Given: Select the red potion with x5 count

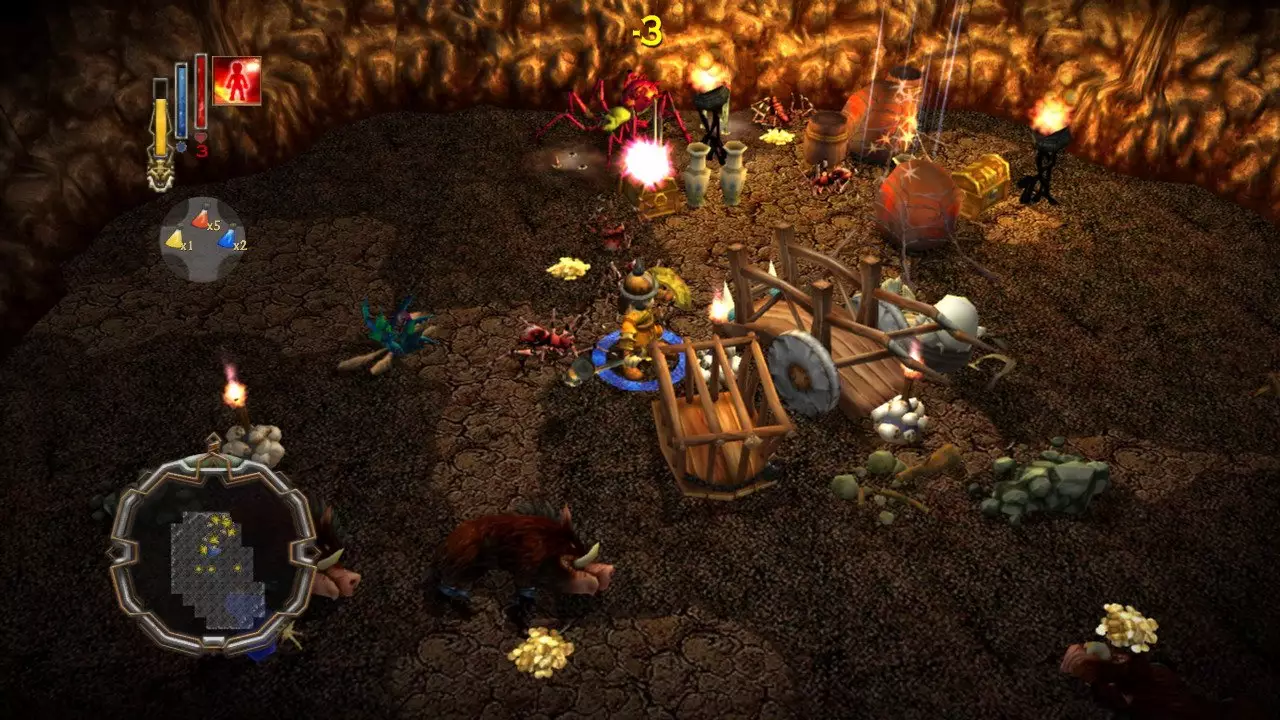Looking at the screenshot, I should click(201, 218).
